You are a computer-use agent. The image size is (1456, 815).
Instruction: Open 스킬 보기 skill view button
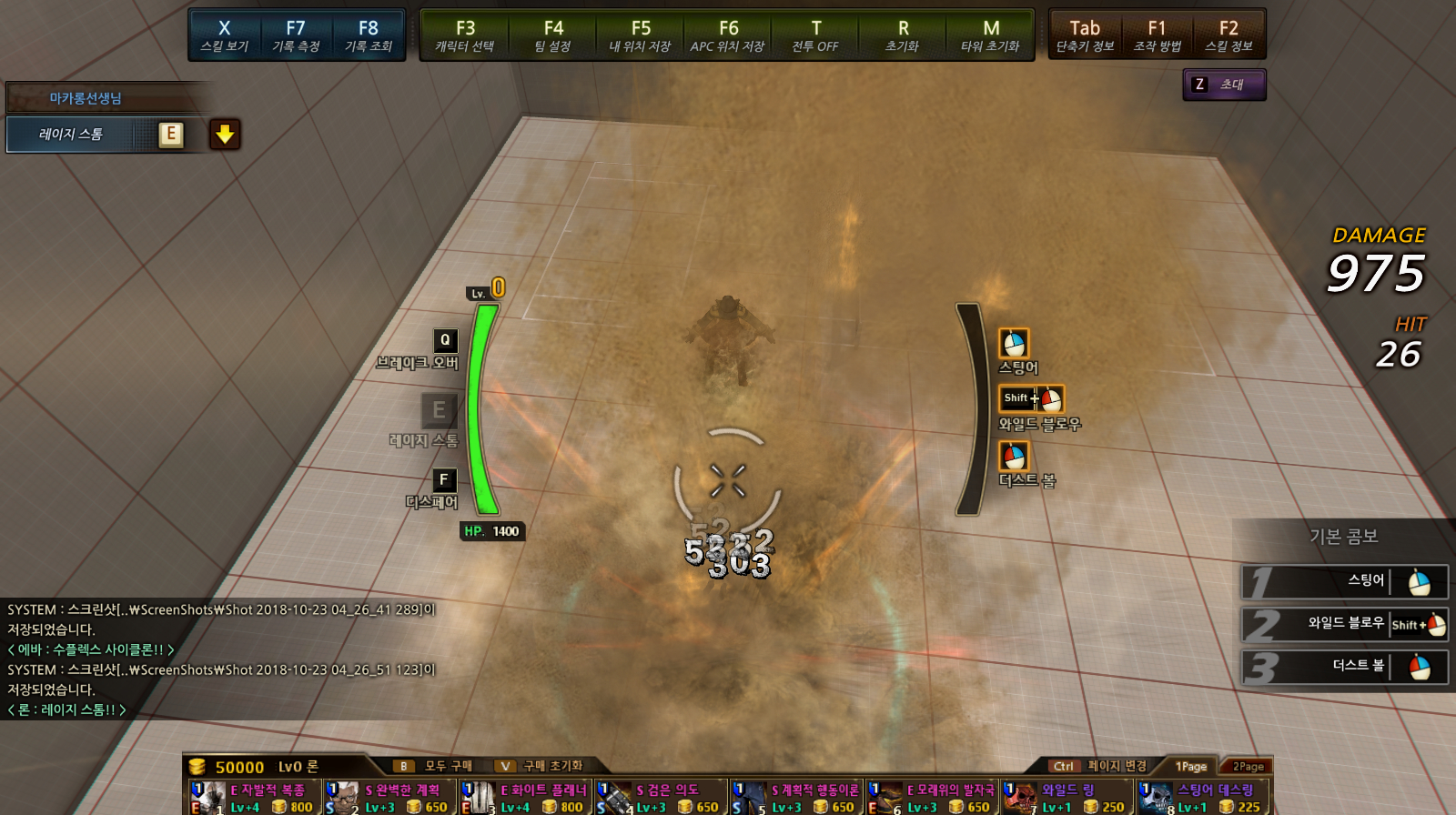[225, 35]
